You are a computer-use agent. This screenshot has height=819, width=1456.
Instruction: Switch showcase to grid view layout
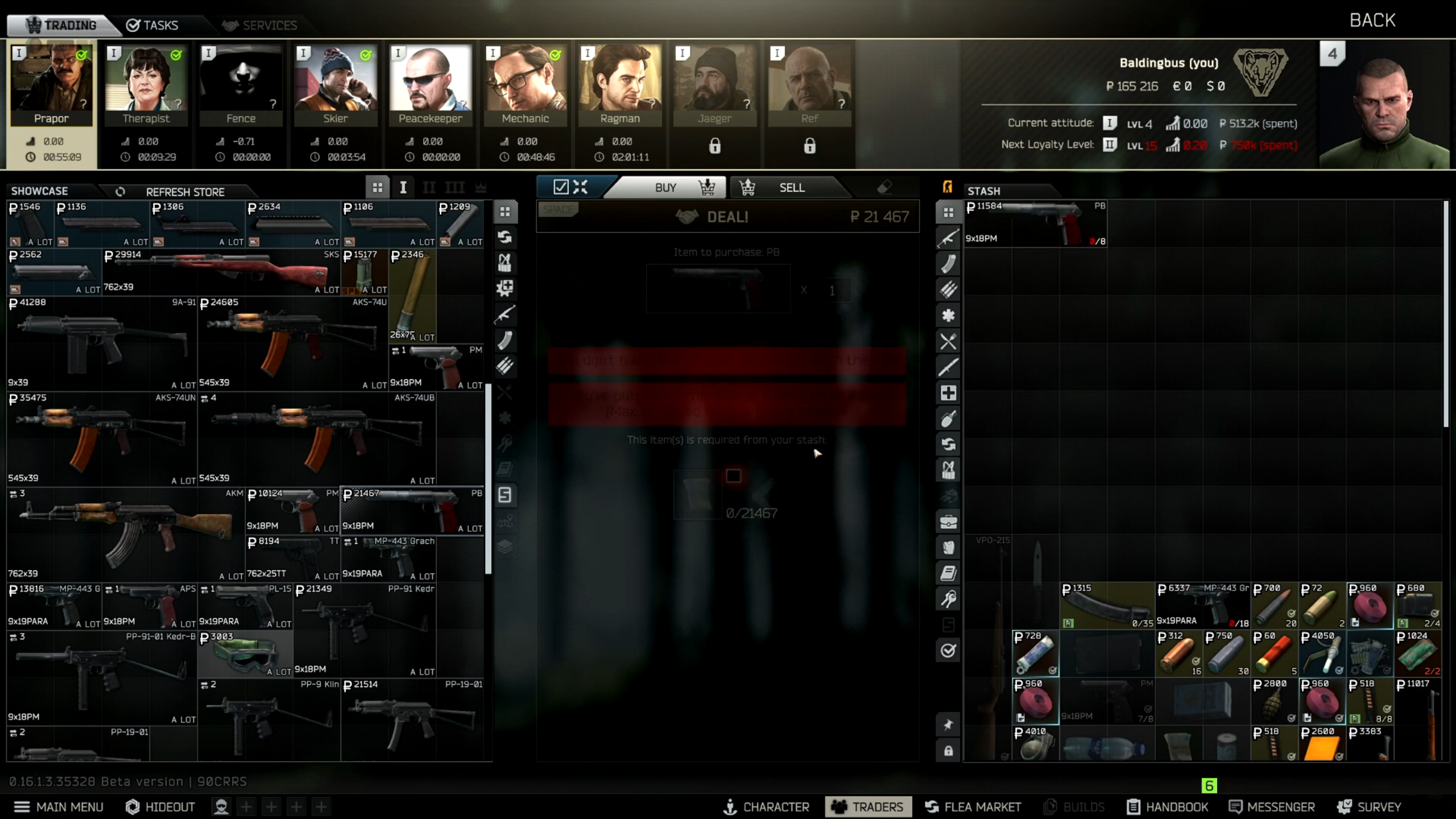point(379,187)
